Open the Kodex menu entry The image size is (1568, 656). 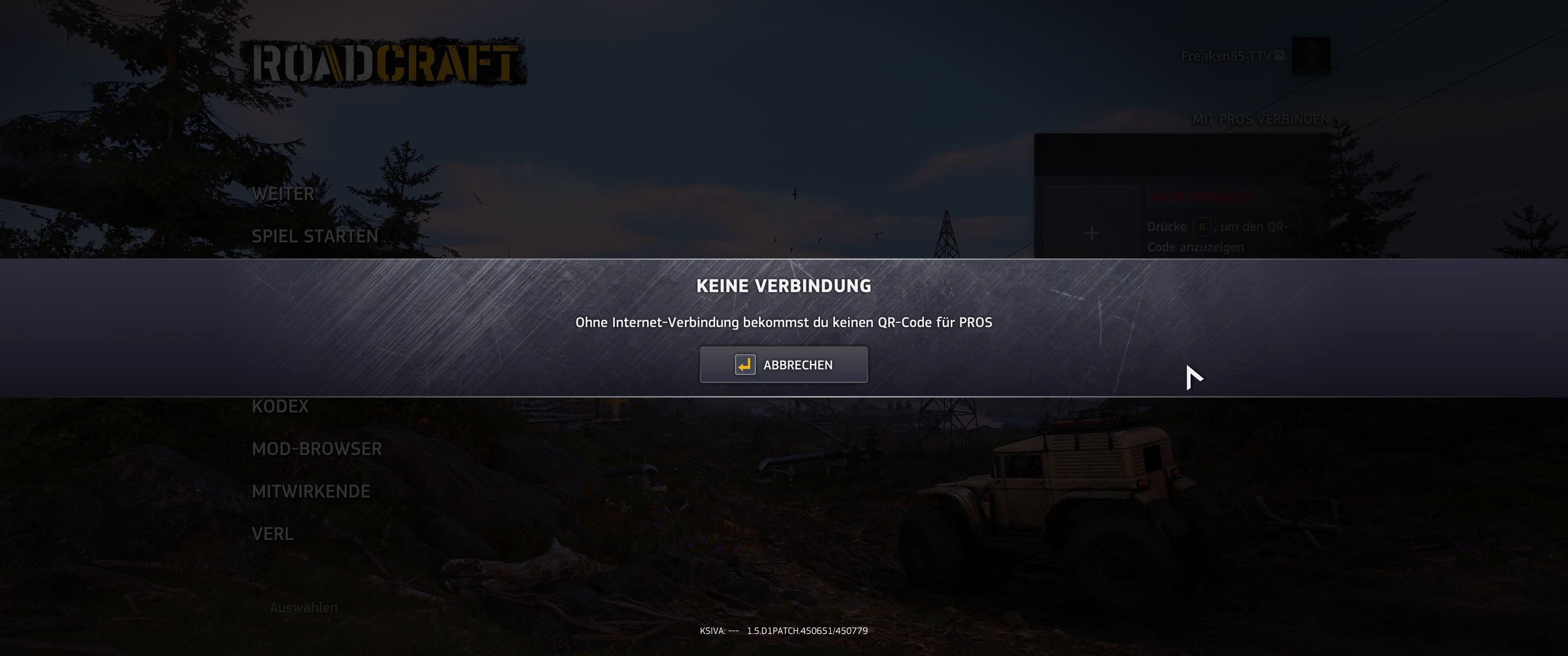[x=281, y=405]
